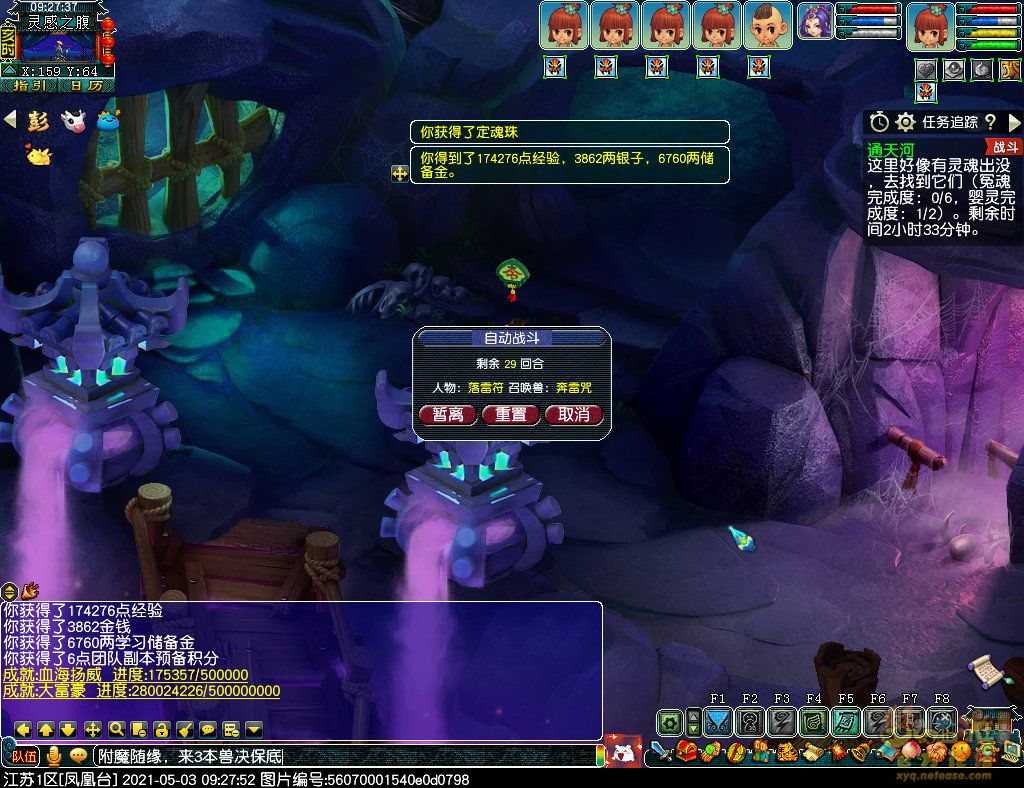Collapse the task tracker with the arrow
The height and width of the screenshot is (788, 1024).
click(1013, 122)
